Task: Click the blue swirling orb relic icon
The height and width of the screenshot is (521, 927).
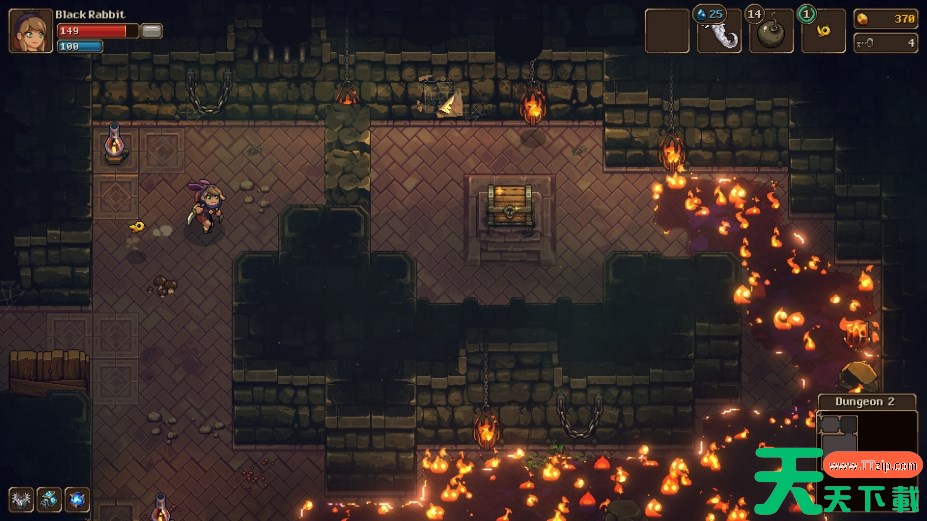Action: point(77,499)
